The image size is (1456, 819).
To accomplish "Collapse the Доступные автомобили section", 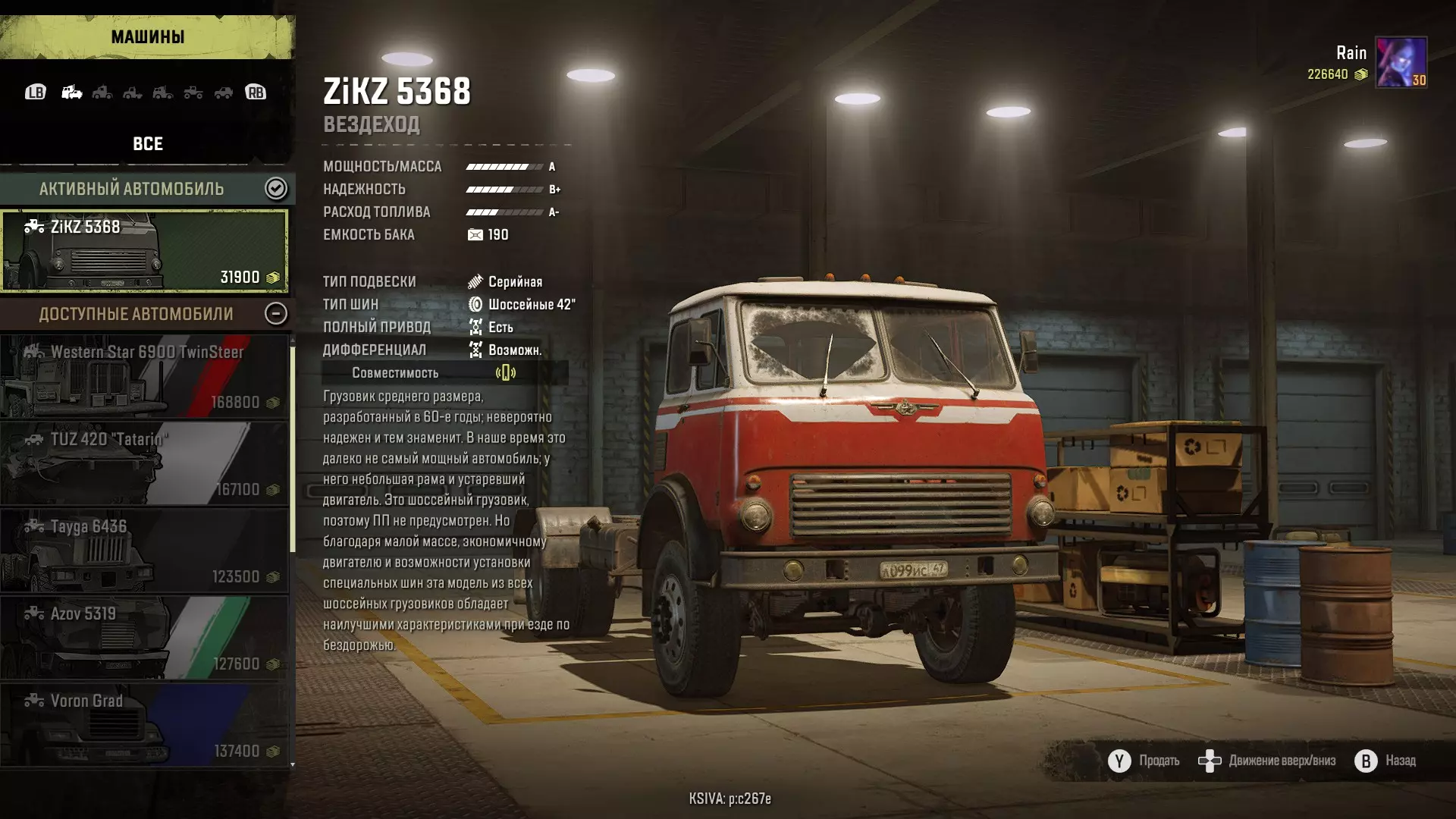I will (x=275, y=314).
